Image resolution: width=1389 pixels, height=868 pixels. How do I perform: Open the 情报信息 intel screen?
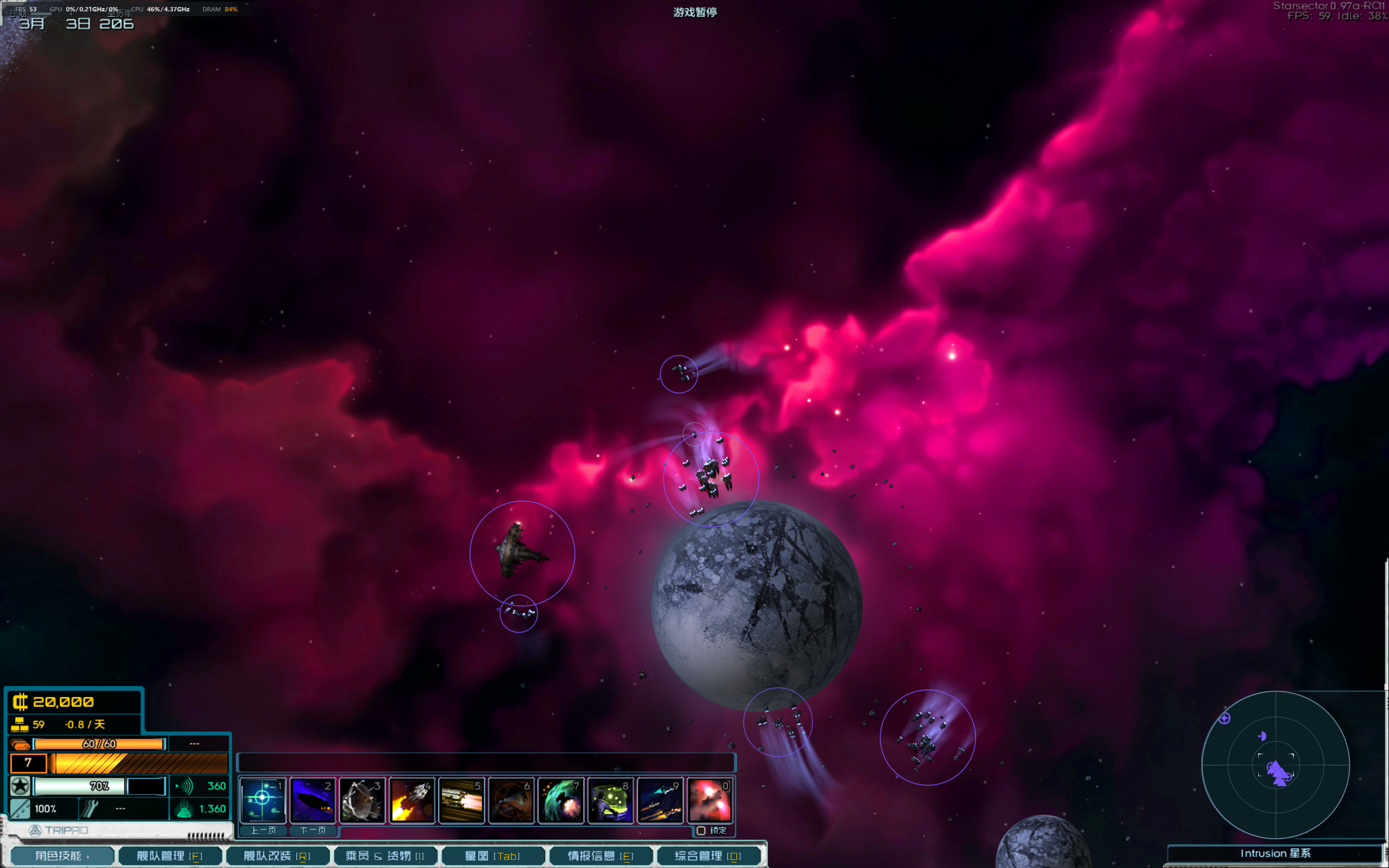tap(600, 856)
